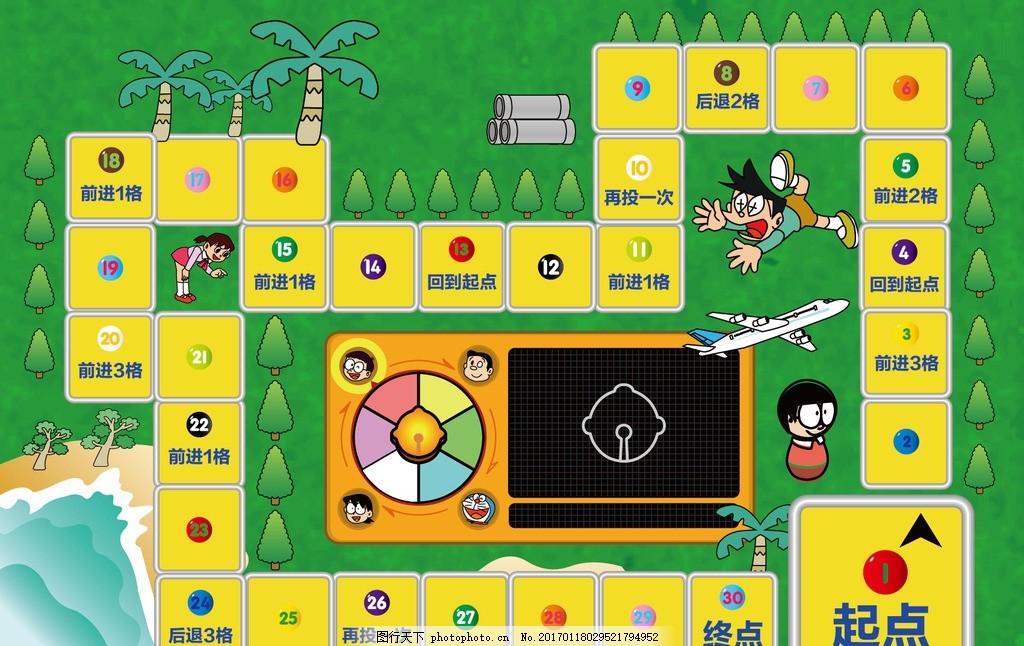1024x646 pixels.
Task: Choose tile 11 labeled 前进1格
Action: pos(639,266)
